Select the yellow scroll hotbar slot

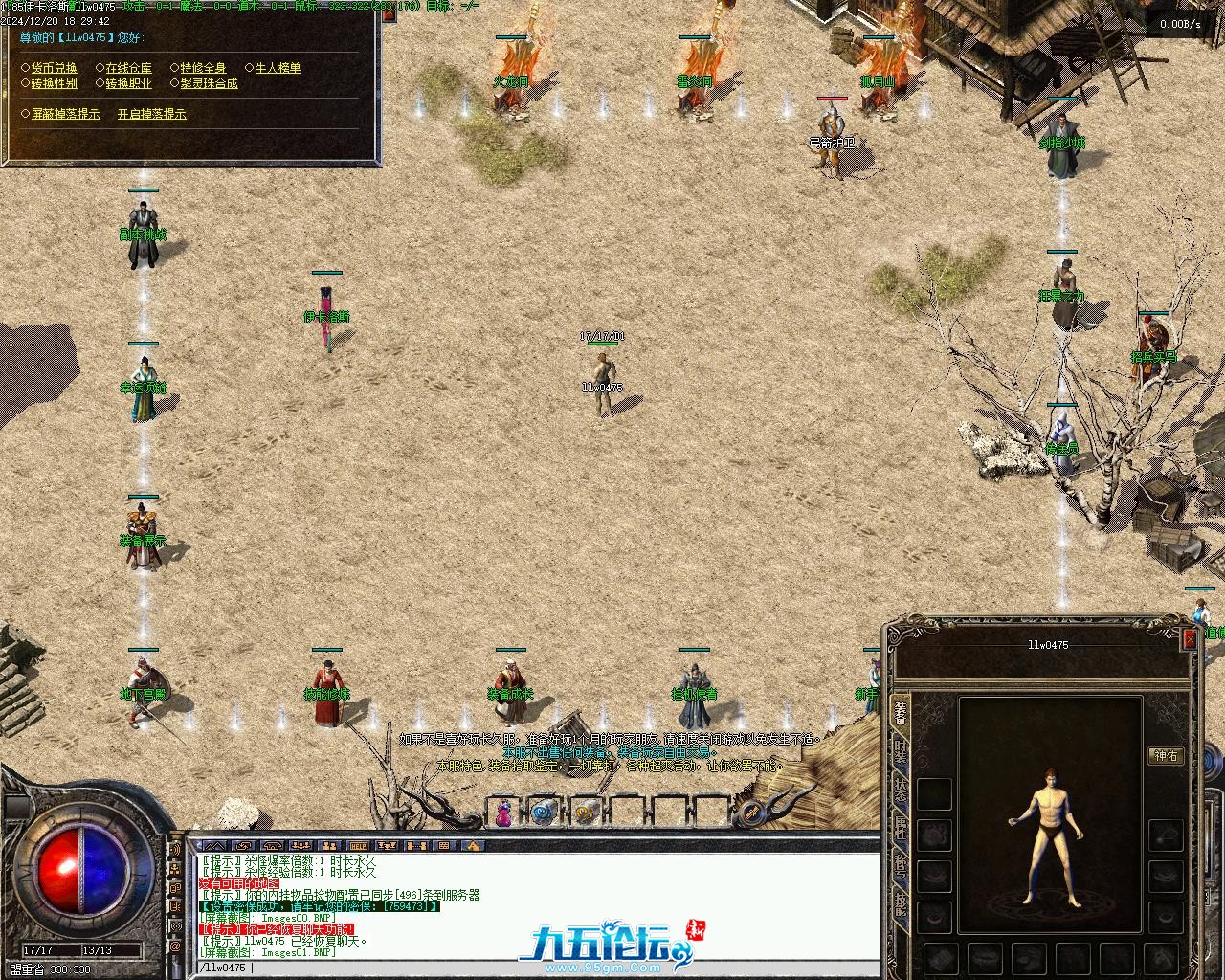pyautogui.click(x=585, y=813)
